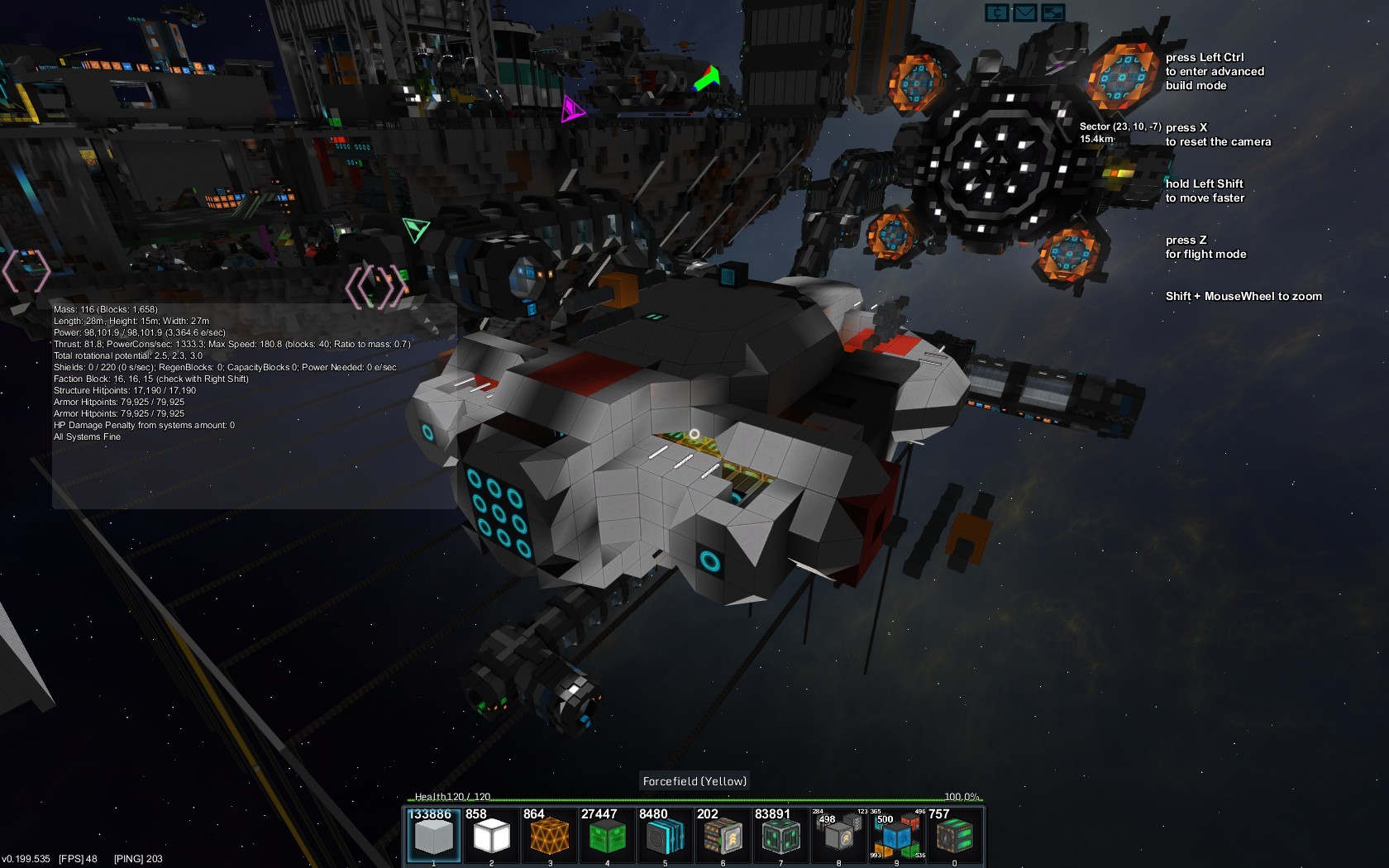Pick the green block in hotbar slot 4
1389x868 pixels.
[607, 836]
